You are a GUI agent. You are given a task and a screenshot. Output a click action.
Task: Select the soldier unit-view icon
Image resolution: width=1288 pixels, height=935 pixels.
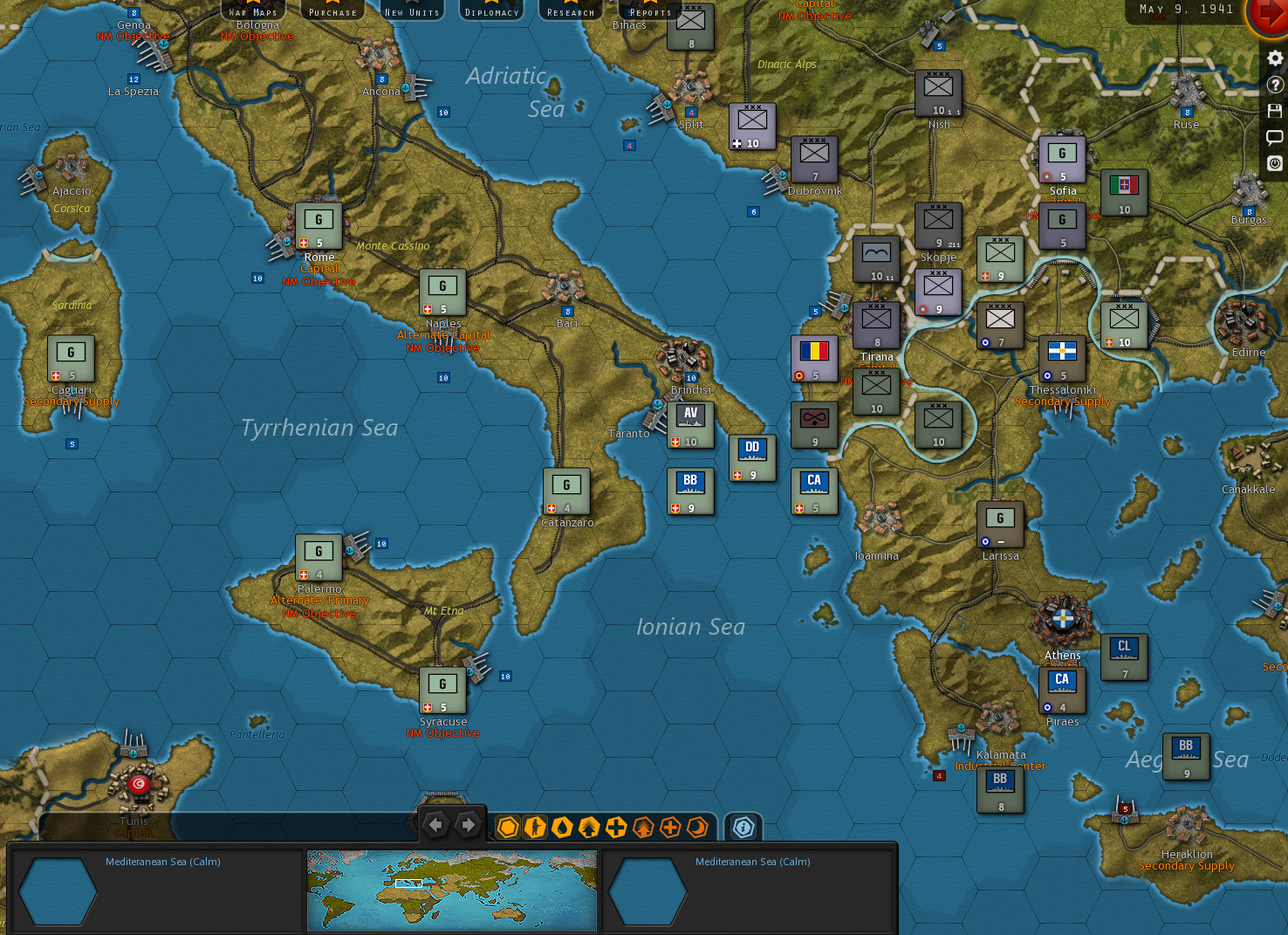click(x=535, y=828)
